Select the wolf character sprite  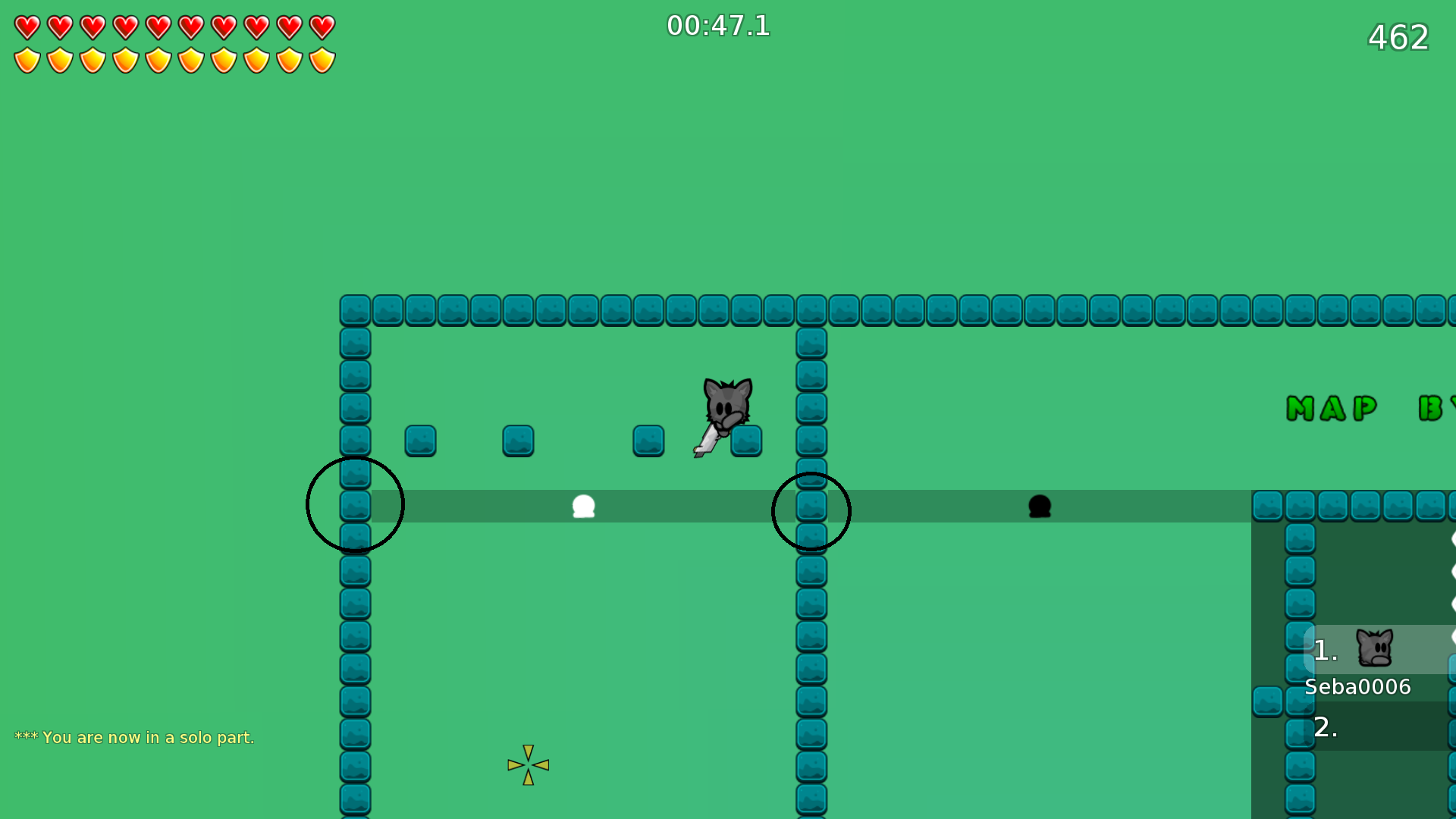click(x=726, y=406)
